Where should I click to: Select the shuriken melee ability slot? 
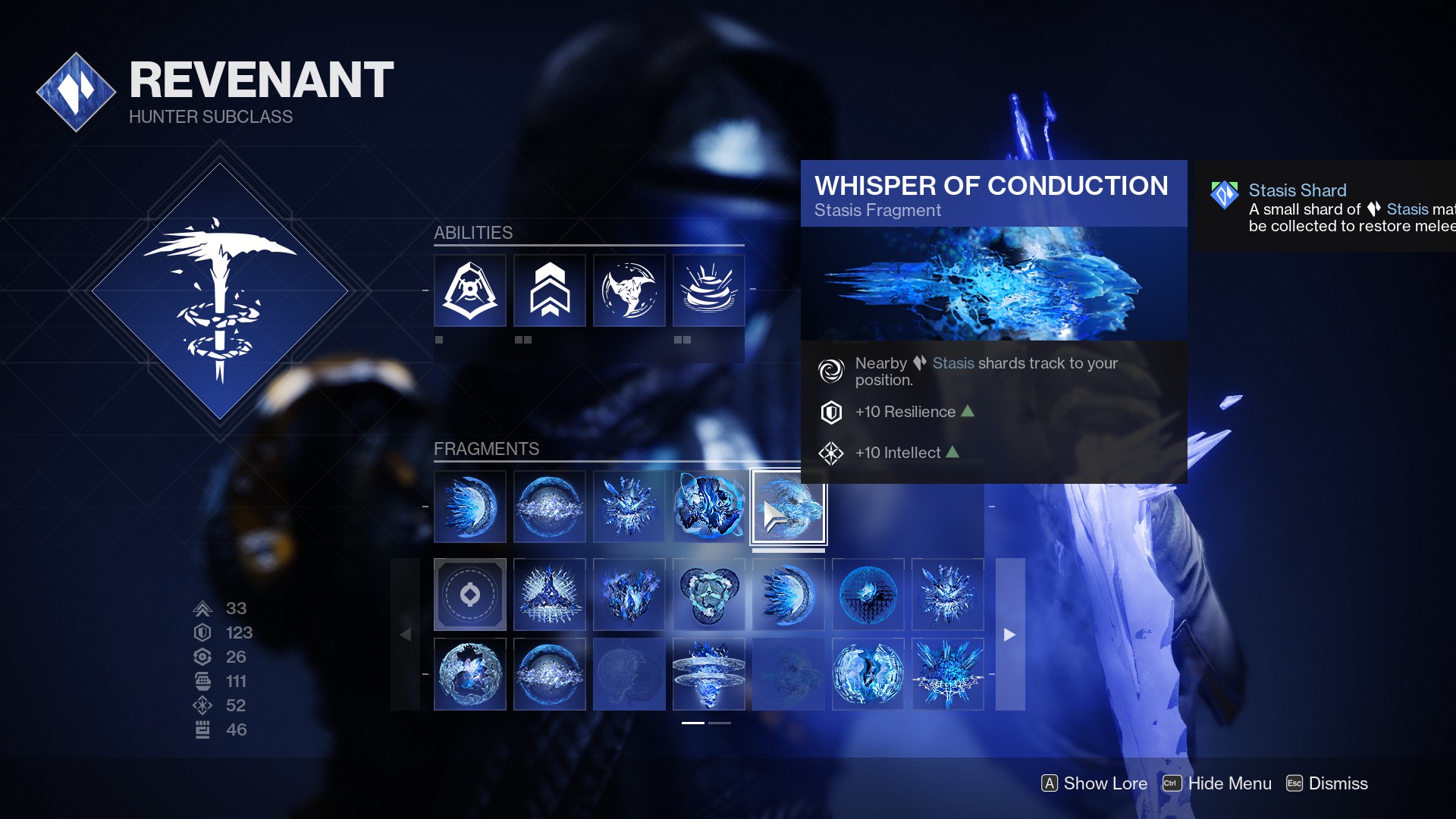(629, 290)
